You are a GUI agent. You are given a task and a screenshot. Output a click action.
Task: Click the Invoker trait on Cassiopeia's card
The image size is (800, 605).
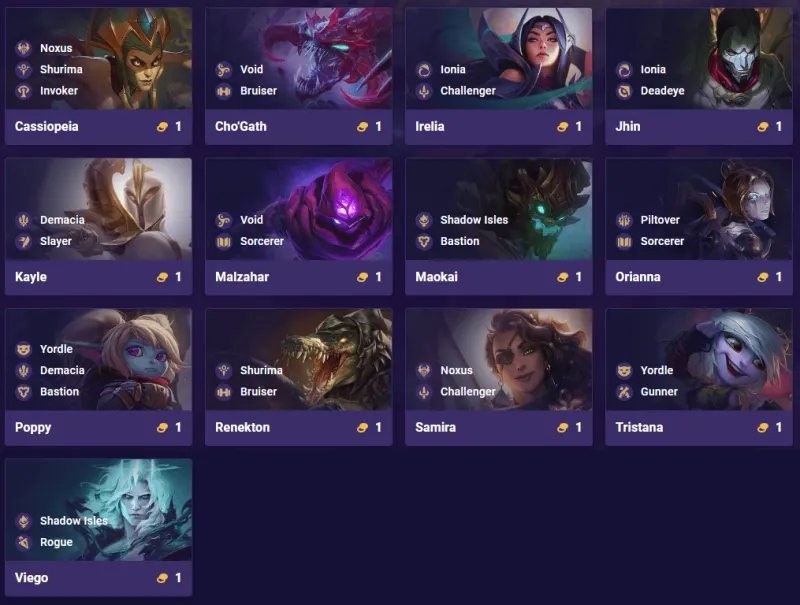[56, 91]
